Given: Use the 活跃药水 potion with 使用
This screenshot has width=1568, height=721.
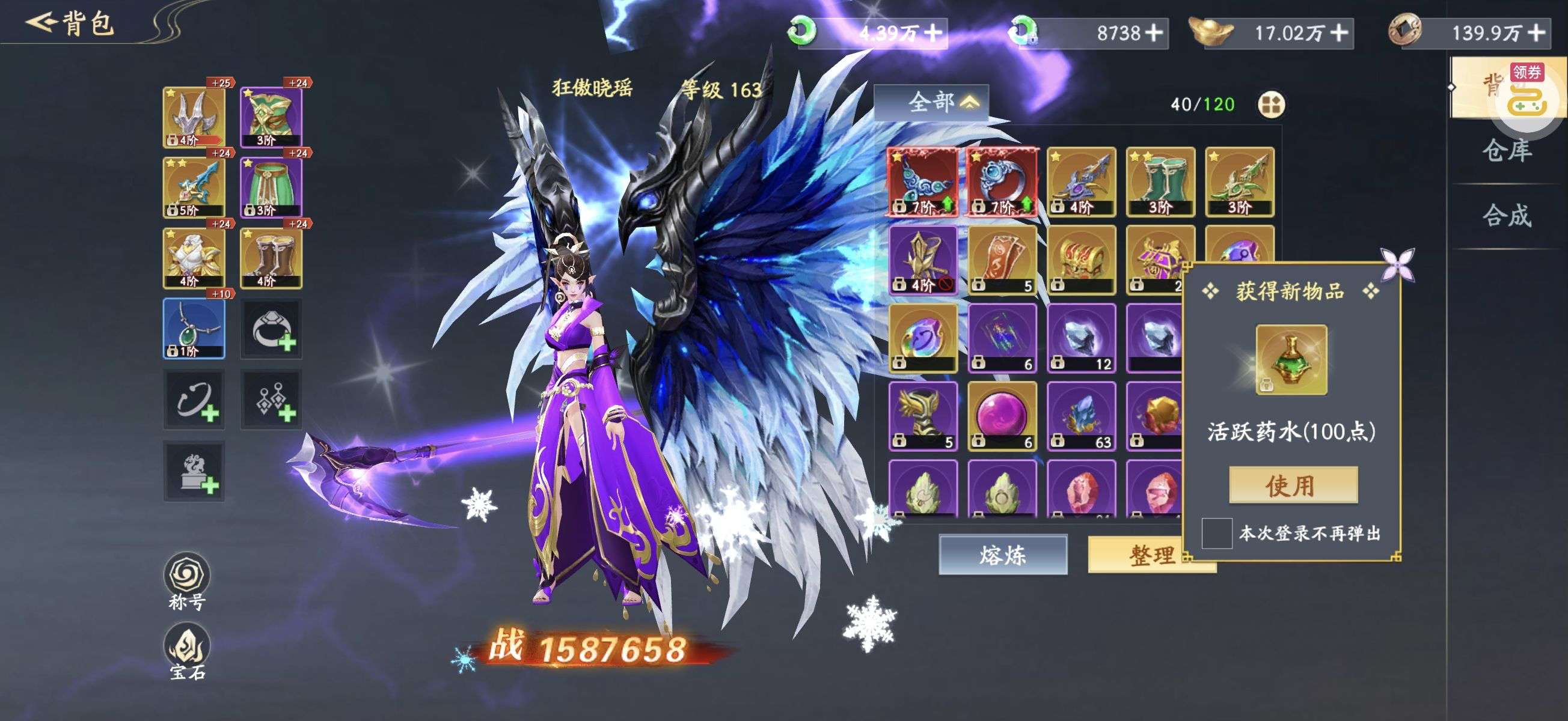Looking at the screenshot, I should [1293, 485].
